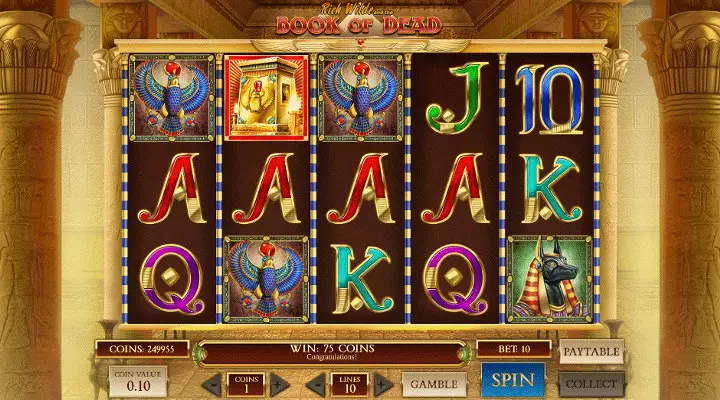Reduce the number of active lines

point(313,384)
